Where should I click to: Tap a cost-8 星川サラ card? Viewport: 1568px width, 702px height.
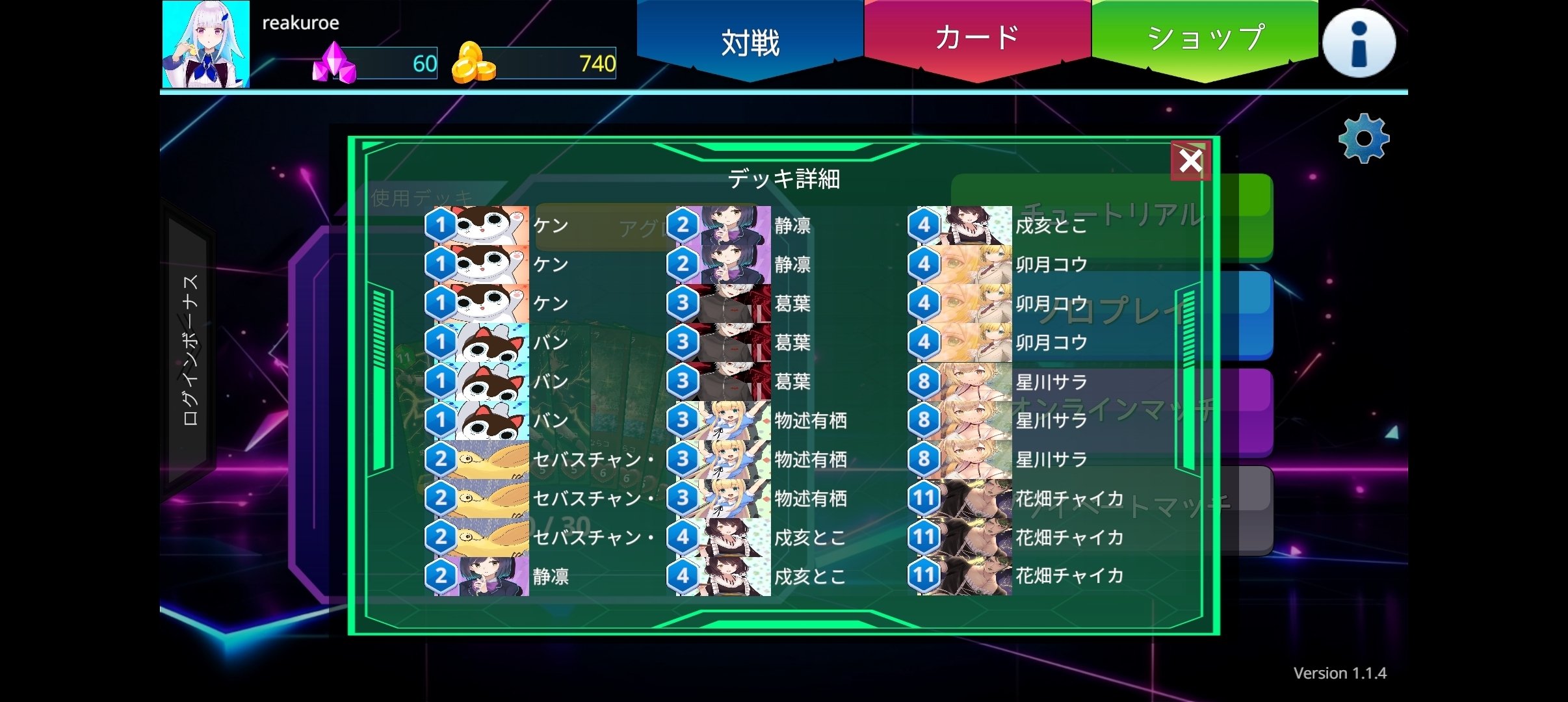click(973, 382)
